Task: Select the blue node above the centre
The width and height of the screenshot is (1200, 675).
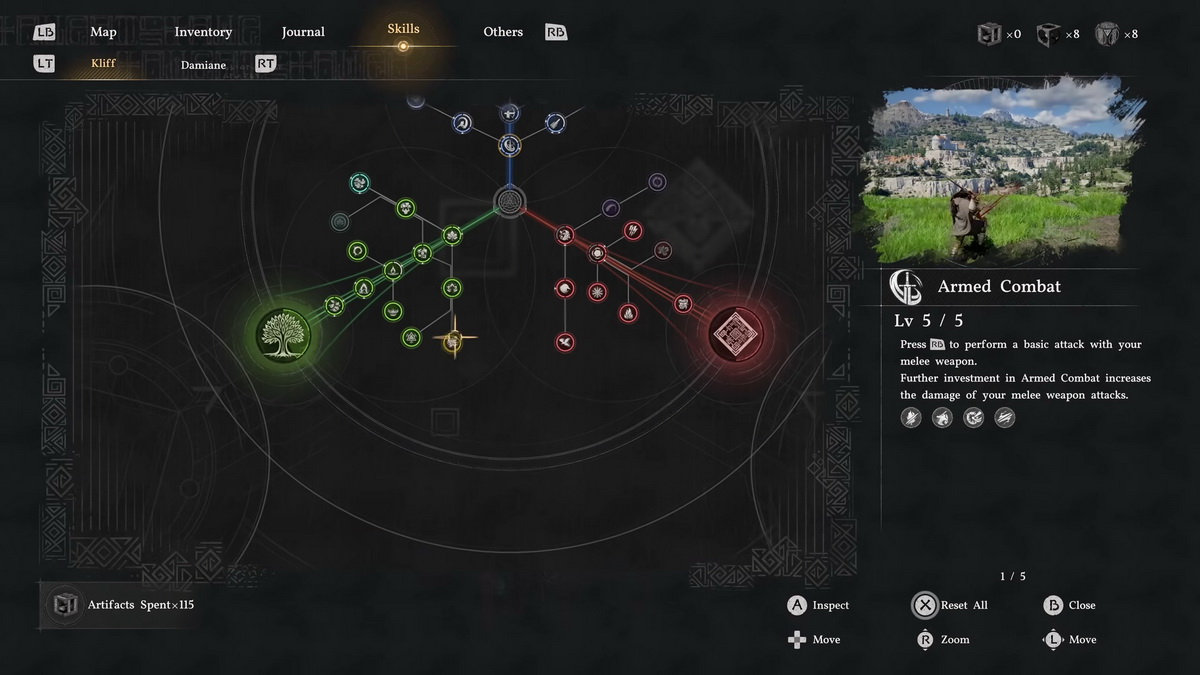Action: [x=510, y=146]
